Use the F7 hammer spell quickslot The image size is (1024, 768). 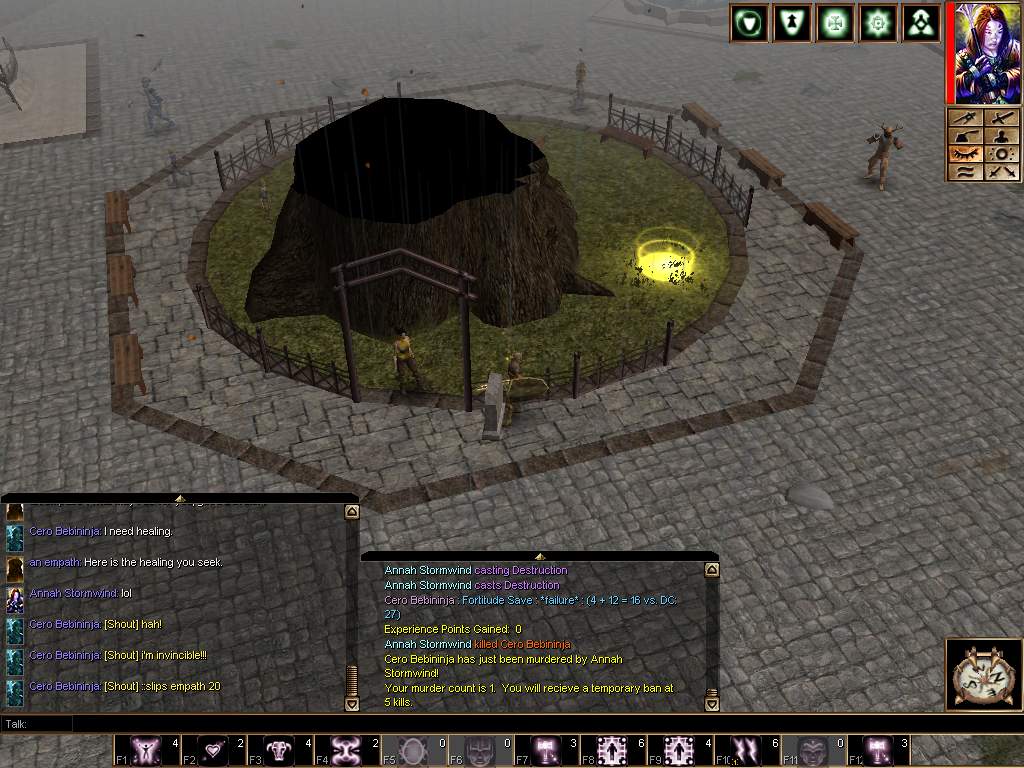point(547,750)
